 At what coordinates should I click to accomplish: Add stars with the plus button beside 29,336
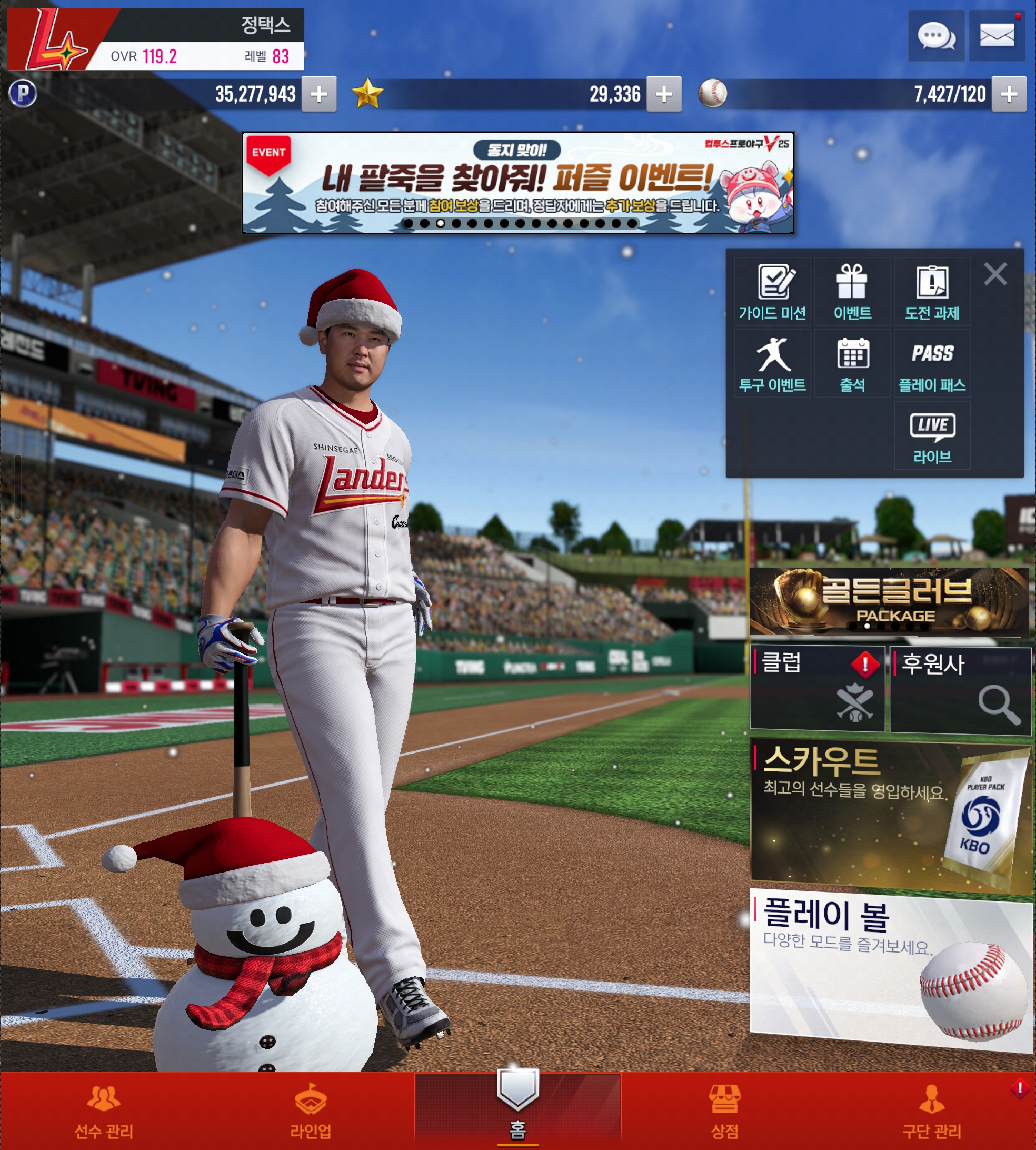tap(664, 94)
